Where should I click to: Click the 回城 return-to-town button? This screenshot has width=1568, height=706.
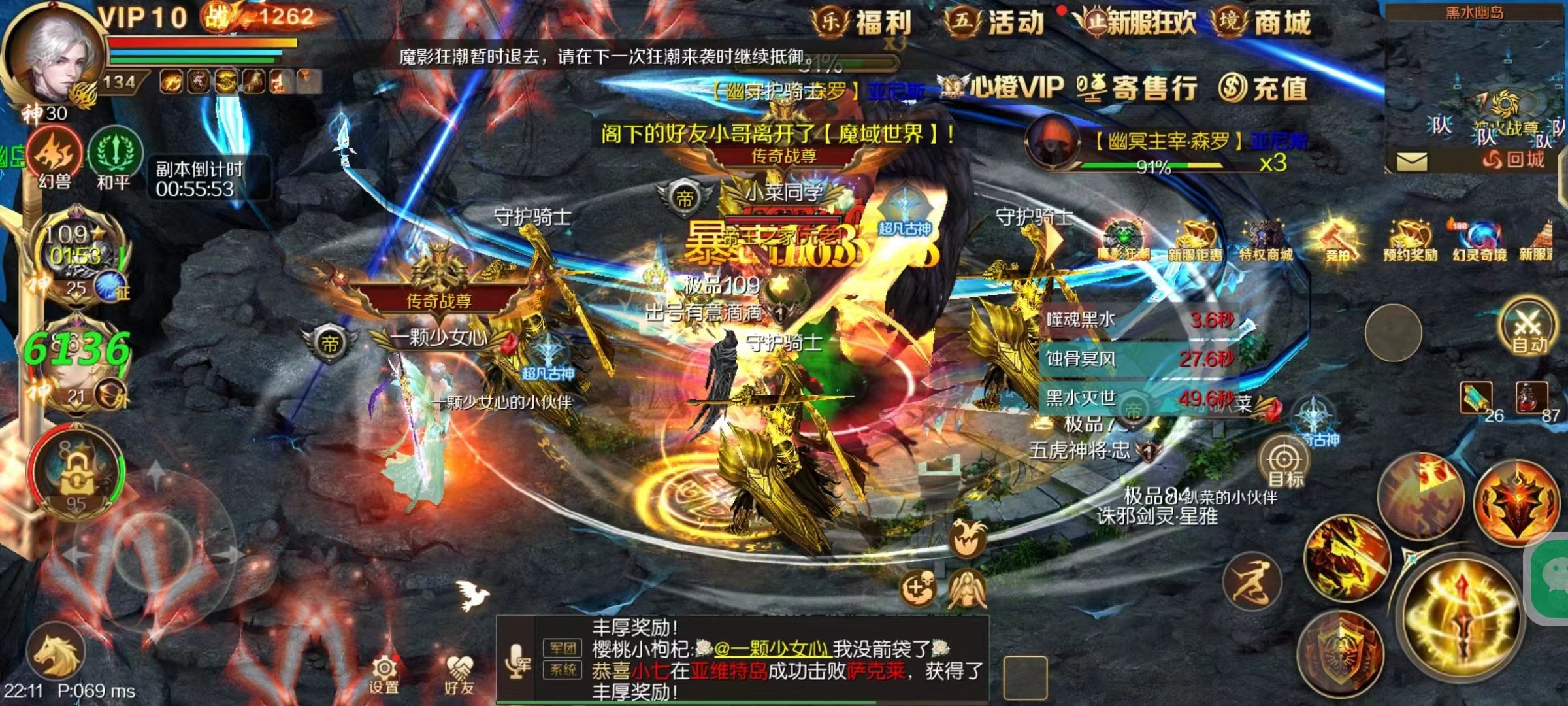[x=1514, y=160]
